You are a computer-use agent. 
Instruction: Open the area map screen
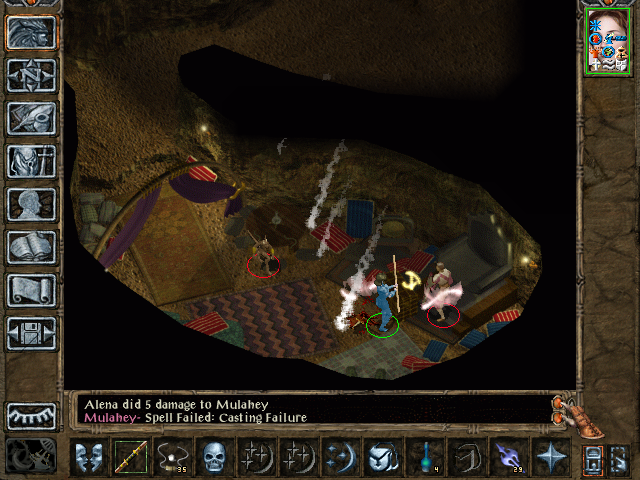point(32,75)
